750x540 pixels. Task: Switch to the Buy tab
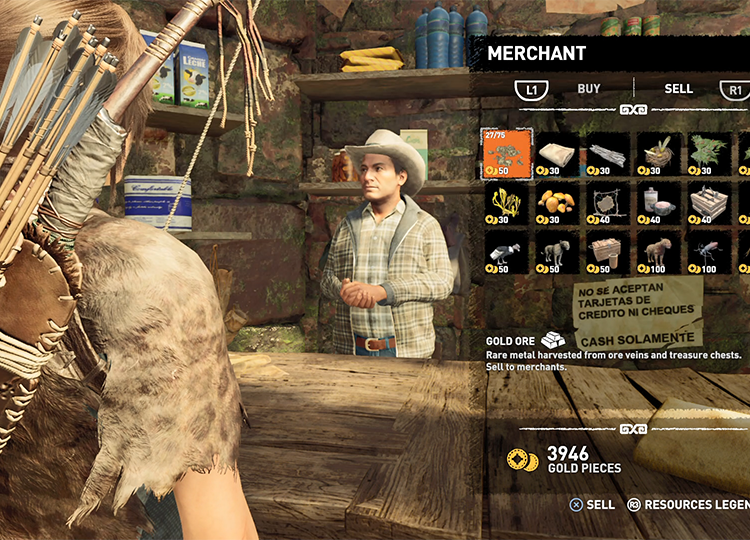click(589, 89)
